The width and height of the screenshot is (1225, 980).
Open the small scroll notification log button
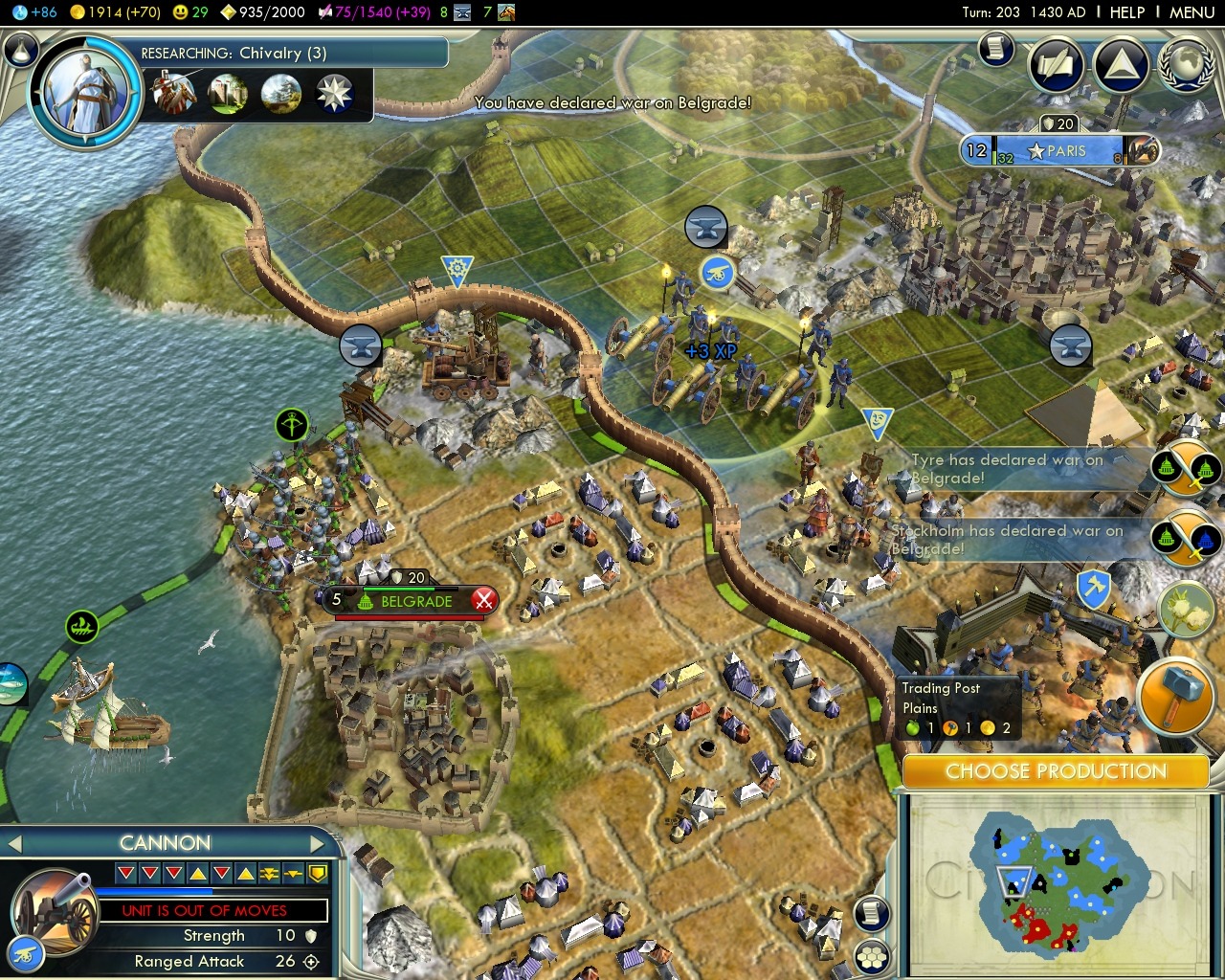pyautogui.click(x=996, y=48)
